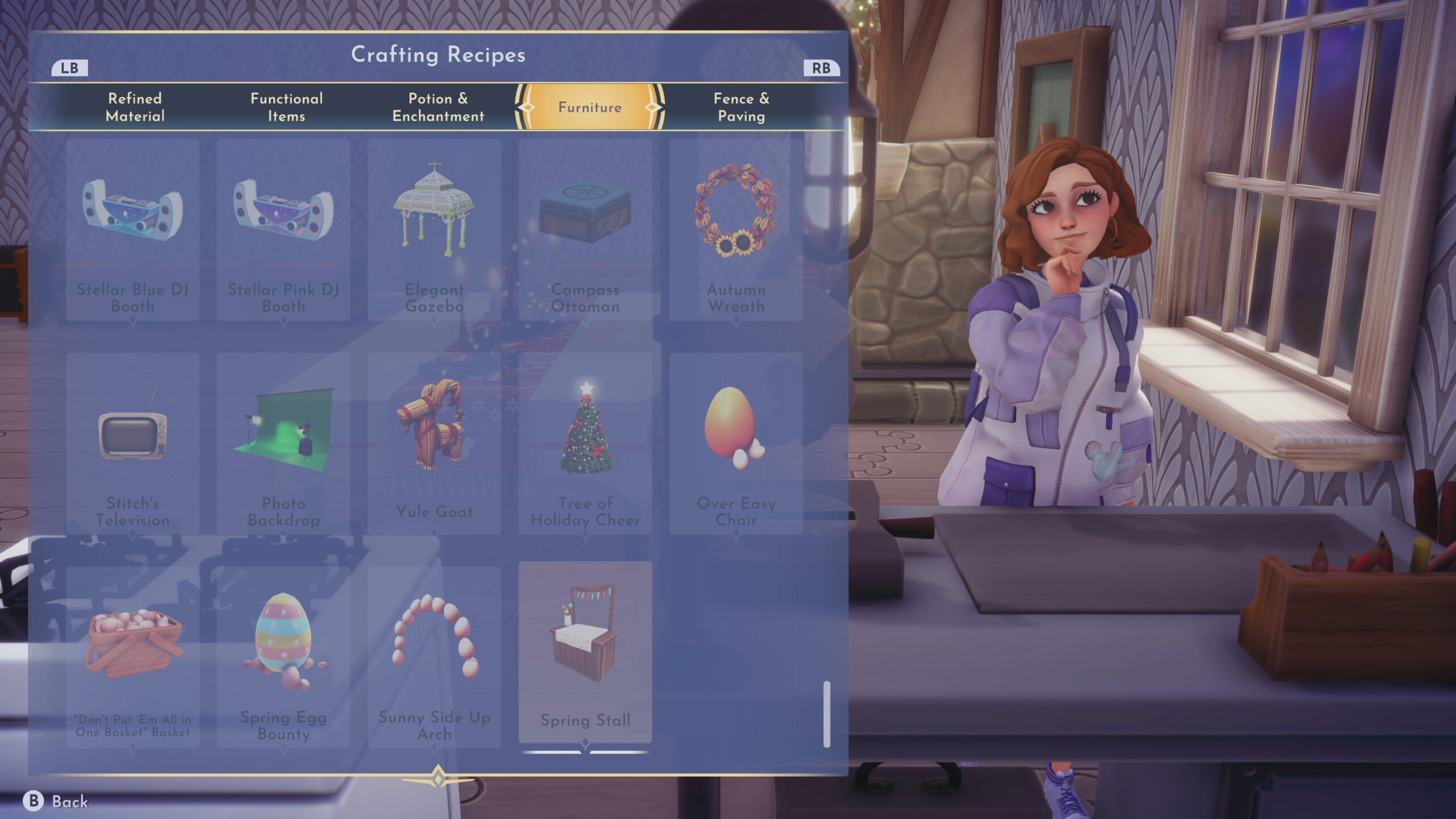Pick the Sunny Side Up Arch recipe

(435, 657)
